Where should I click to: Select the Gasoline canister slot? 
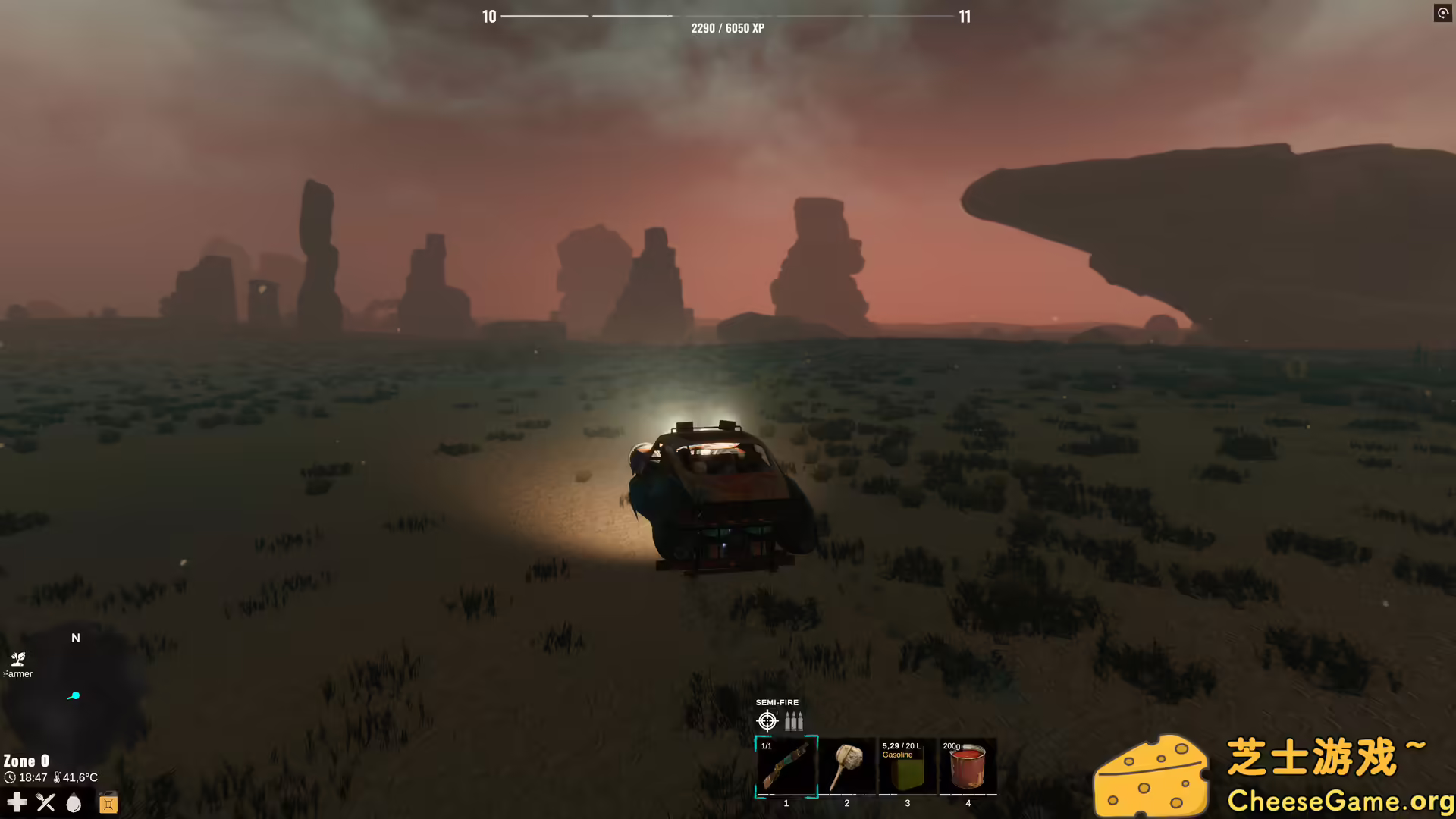[x=907, y=767]
